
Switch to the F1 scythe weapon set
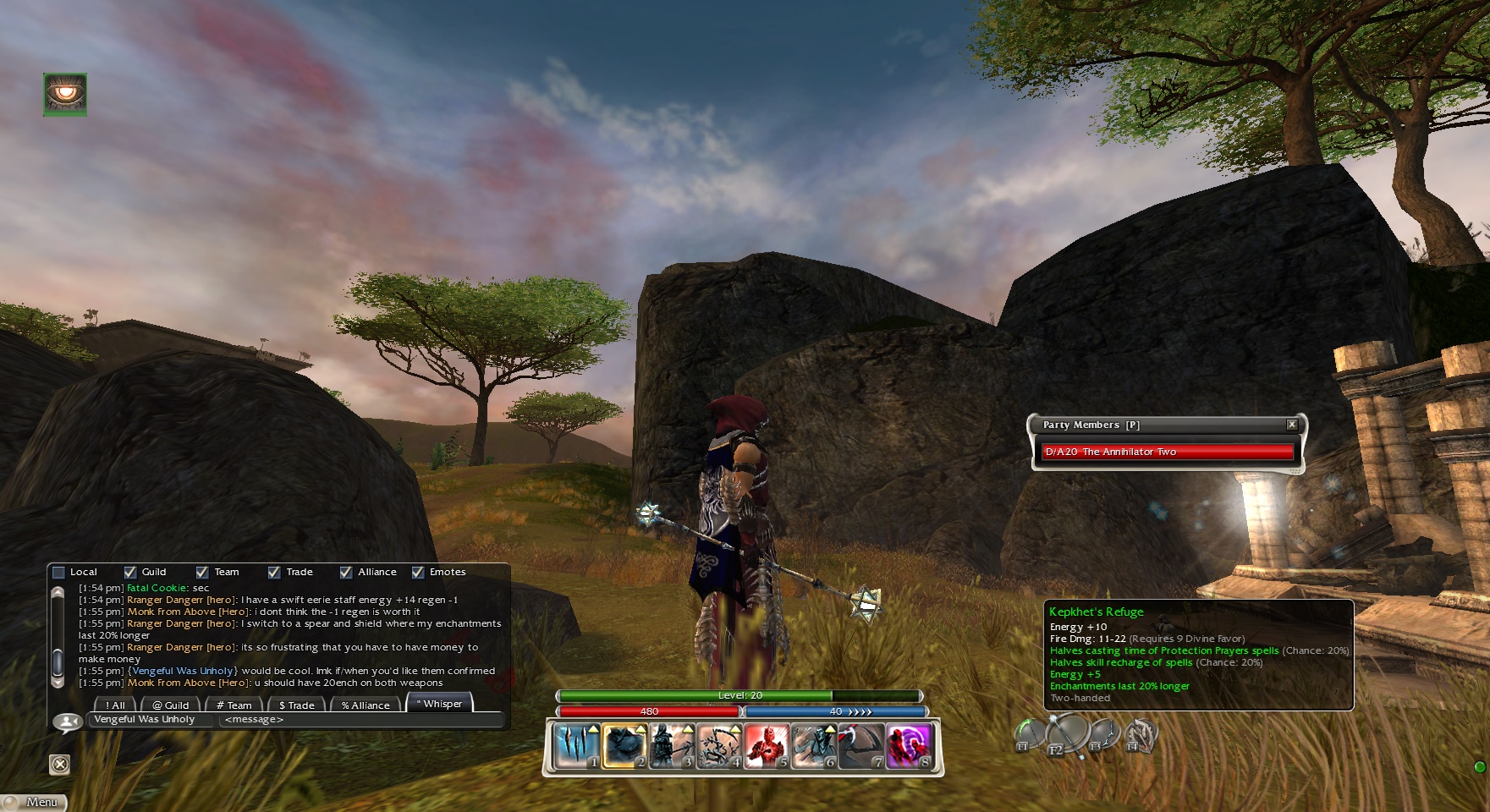pyautogui.click(x=1029, y=736)
